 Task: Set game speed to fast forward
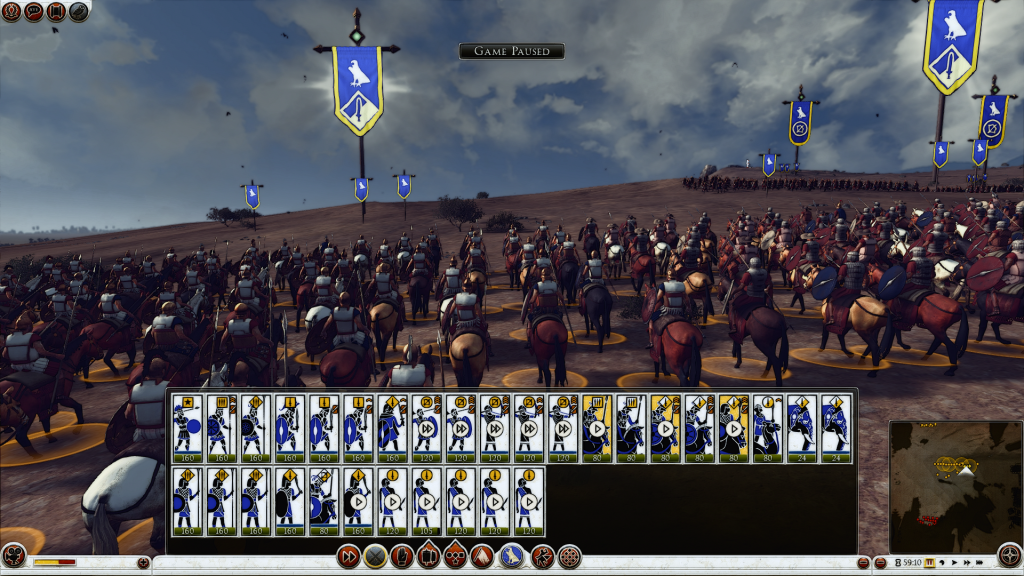(x=967, y=563)
